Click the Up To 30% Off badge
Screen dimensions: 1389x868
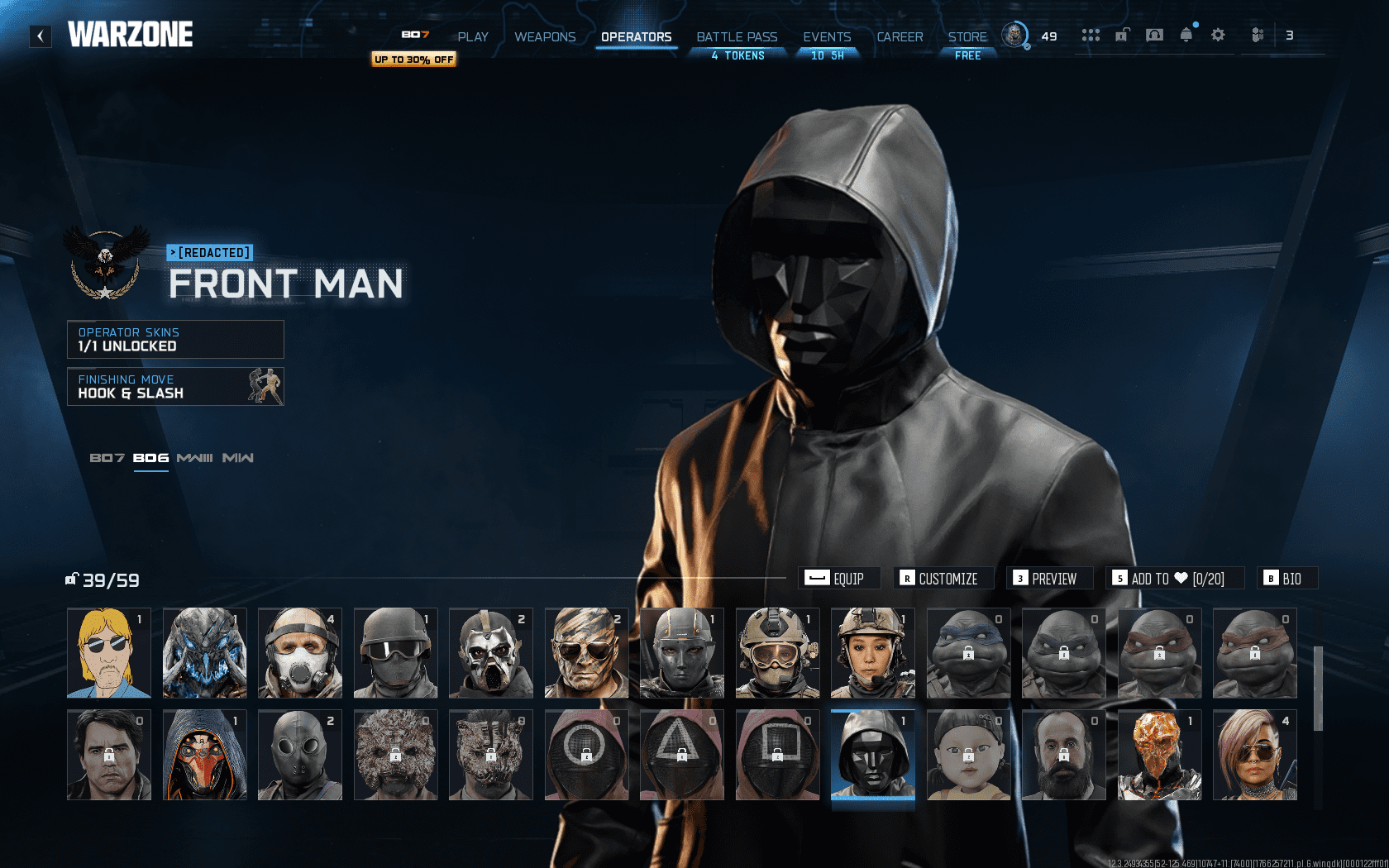tap(413, 60)
